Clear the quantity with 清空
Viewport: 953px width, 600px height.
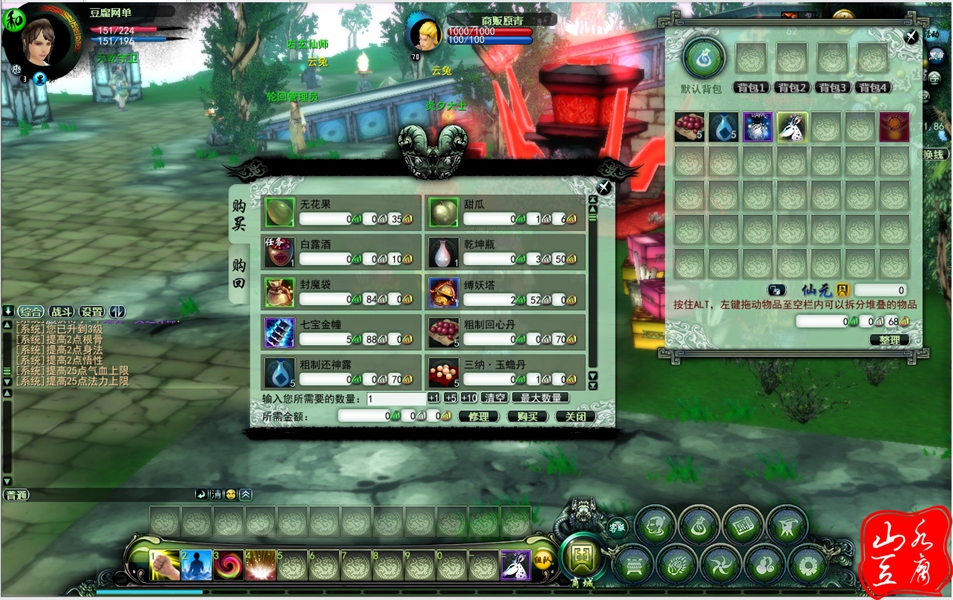point(493,398)
